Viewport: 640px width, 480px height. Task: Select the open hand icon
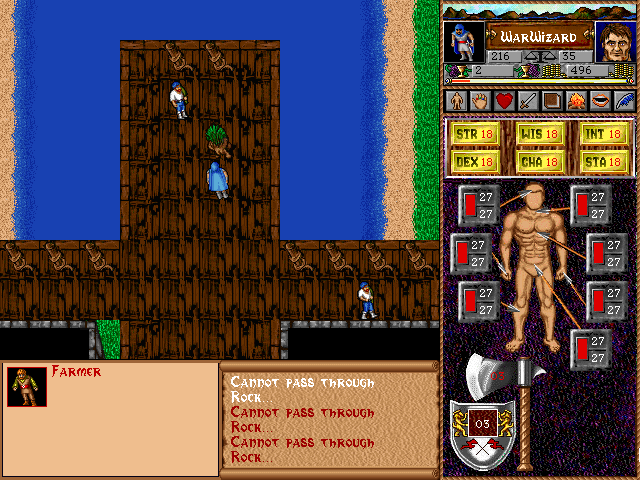pyautogui.click(x=480, y=101)
